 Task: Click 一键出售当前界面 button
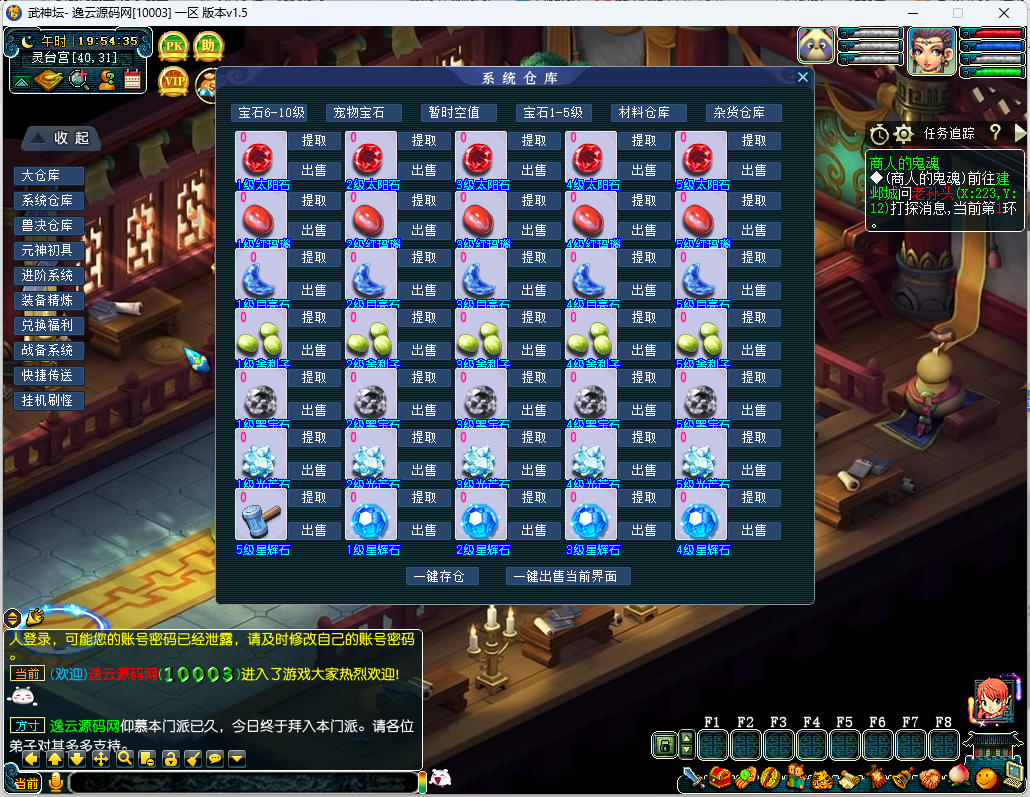tap(568, 576)
